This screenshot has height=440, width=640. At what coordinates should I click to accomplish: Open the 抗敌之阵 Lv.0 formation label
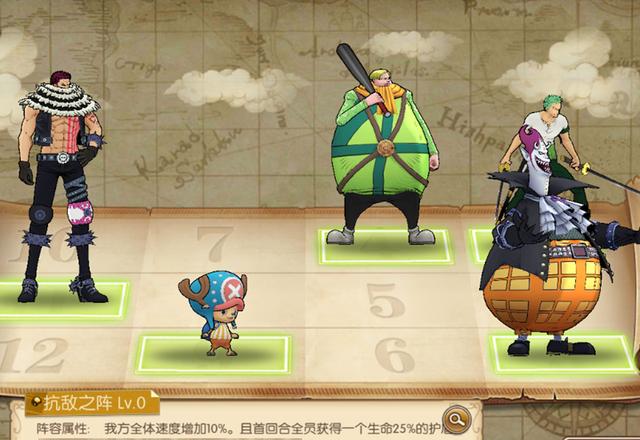coord(92,403)
